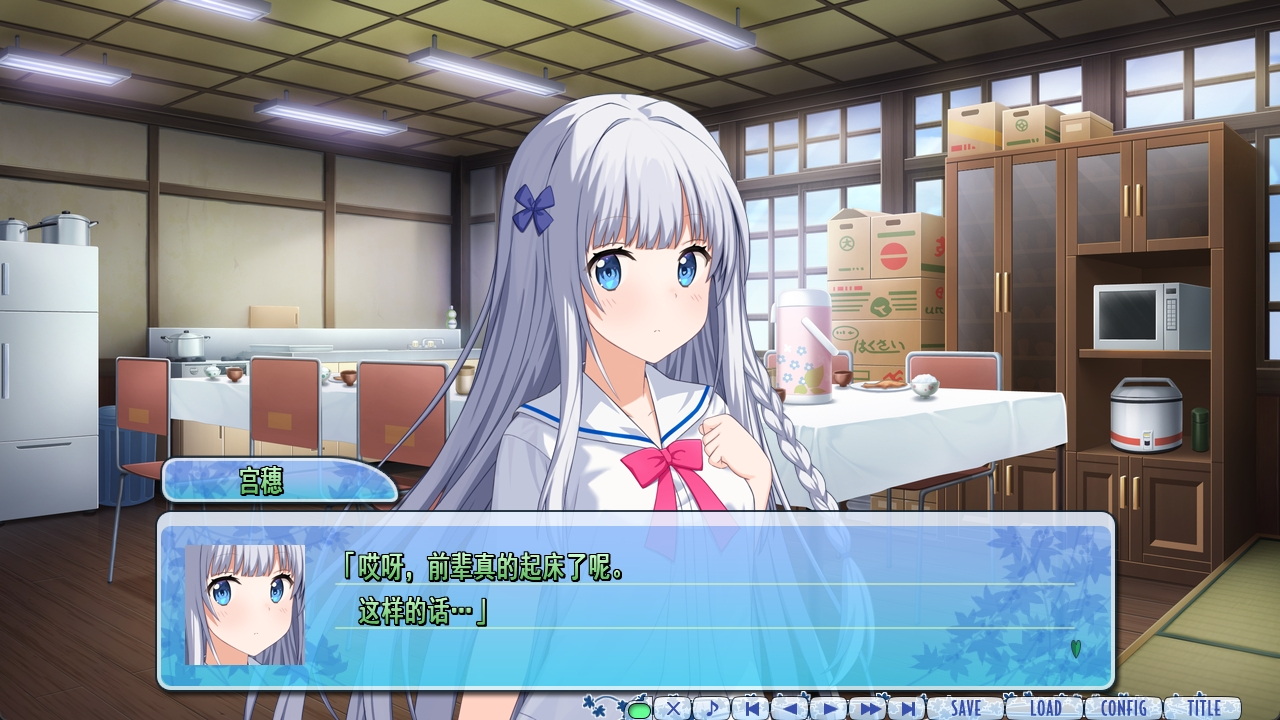Start auto-play with the right arrow button
The width and height of the screenshot is (1280, 720).
coord(829,708)
